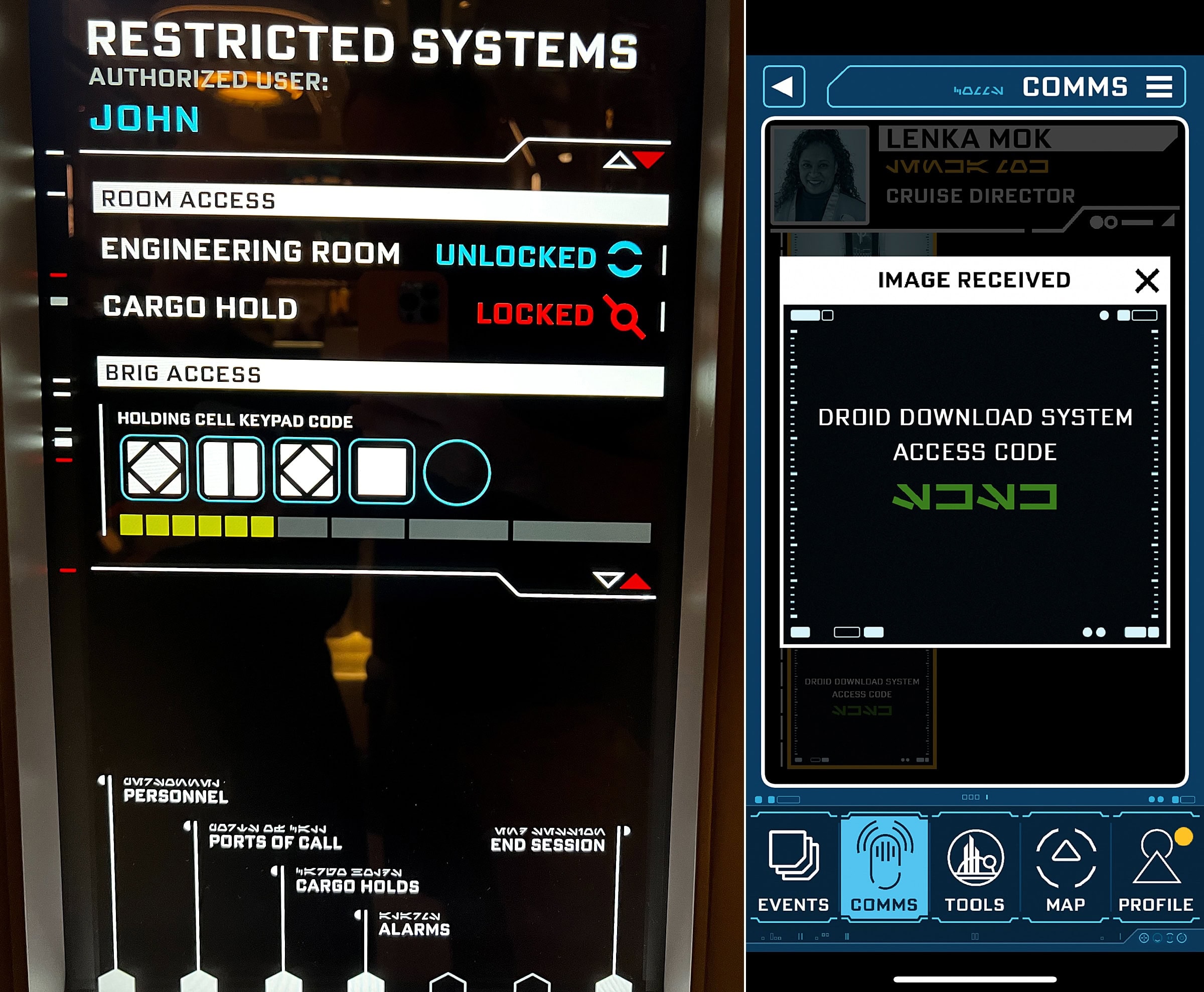The width and height of the screenshot is (1204, 992).
Task: Close the Image Received popup
Action: 1146,280
